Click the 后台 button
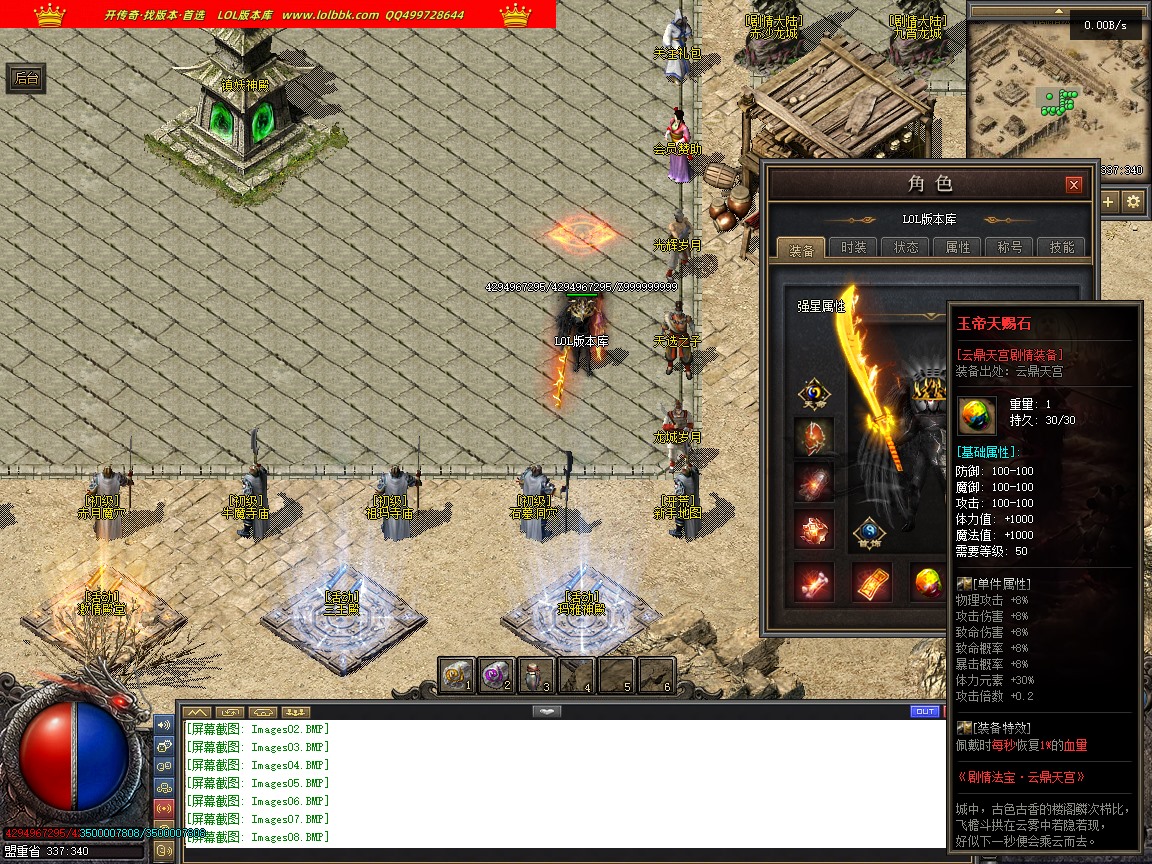Screen dimensions: 1152x864 [x=26, y=78]
